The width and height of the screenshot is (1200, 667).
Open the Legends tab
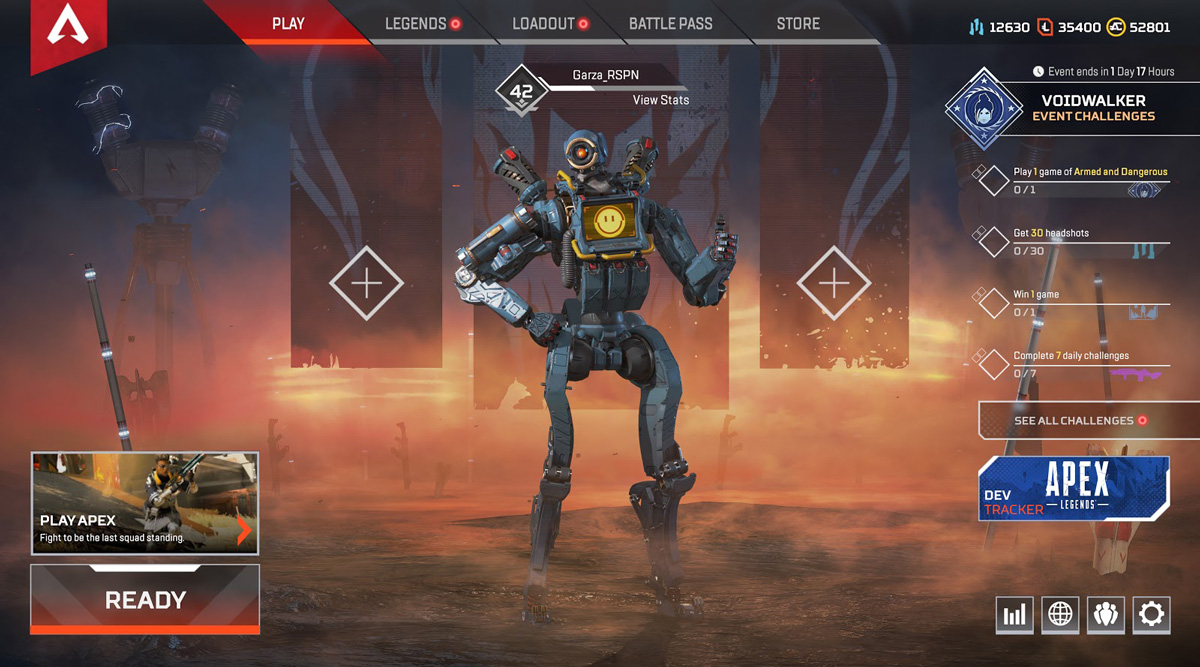point(415,23)
